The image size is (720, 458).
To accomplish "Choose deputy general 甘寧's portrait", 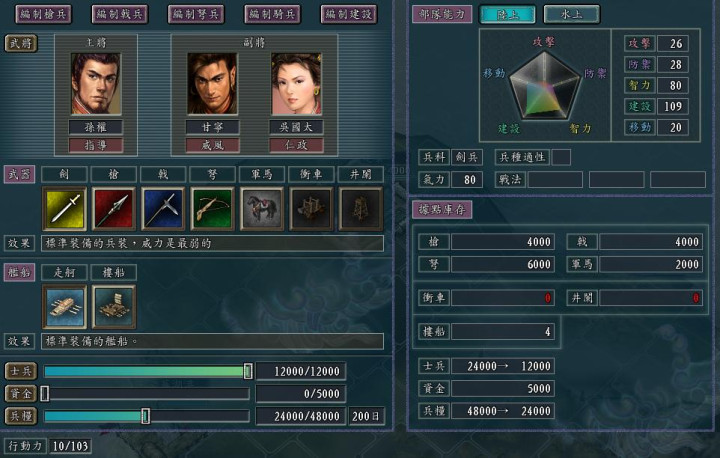I will (212, 84).
